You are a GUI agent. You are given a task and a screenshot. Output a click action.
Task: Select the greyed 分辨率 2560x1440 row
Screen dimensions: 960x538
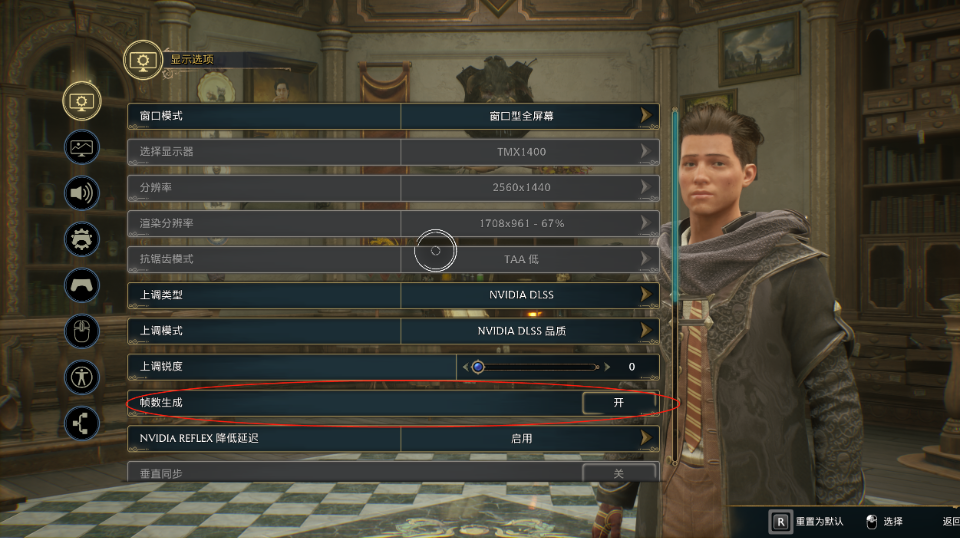(393, 188)
